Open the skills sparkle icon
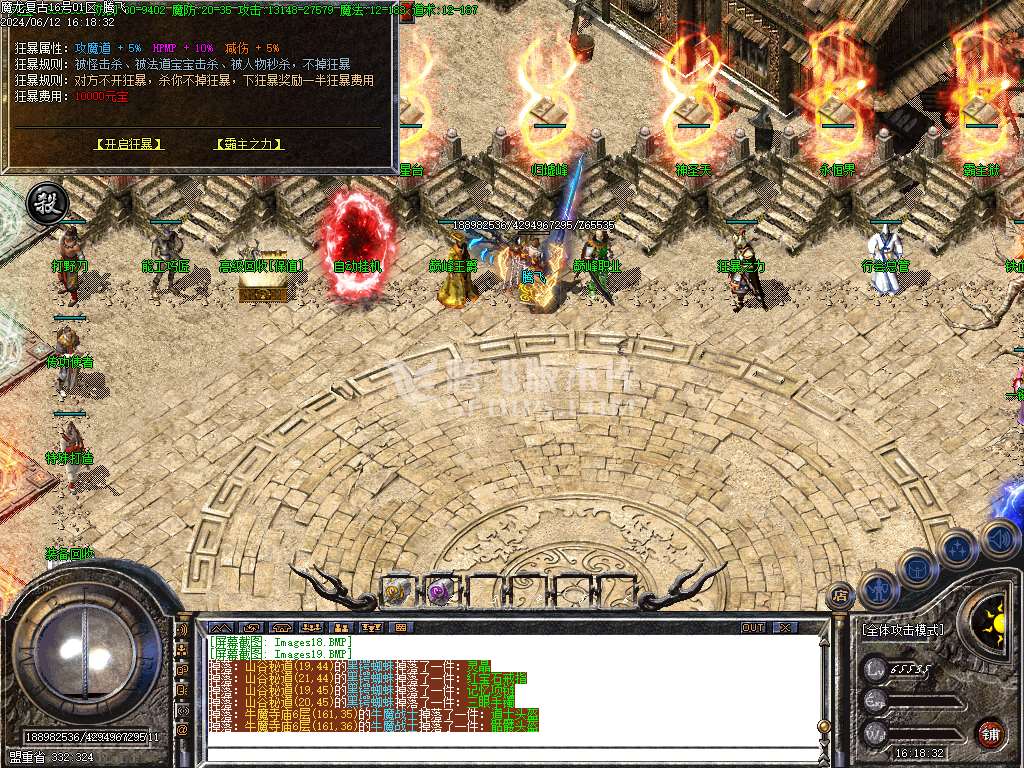The height and width of the screenshot is (768, 1024). pyautogui.click(x=957, y=550)
